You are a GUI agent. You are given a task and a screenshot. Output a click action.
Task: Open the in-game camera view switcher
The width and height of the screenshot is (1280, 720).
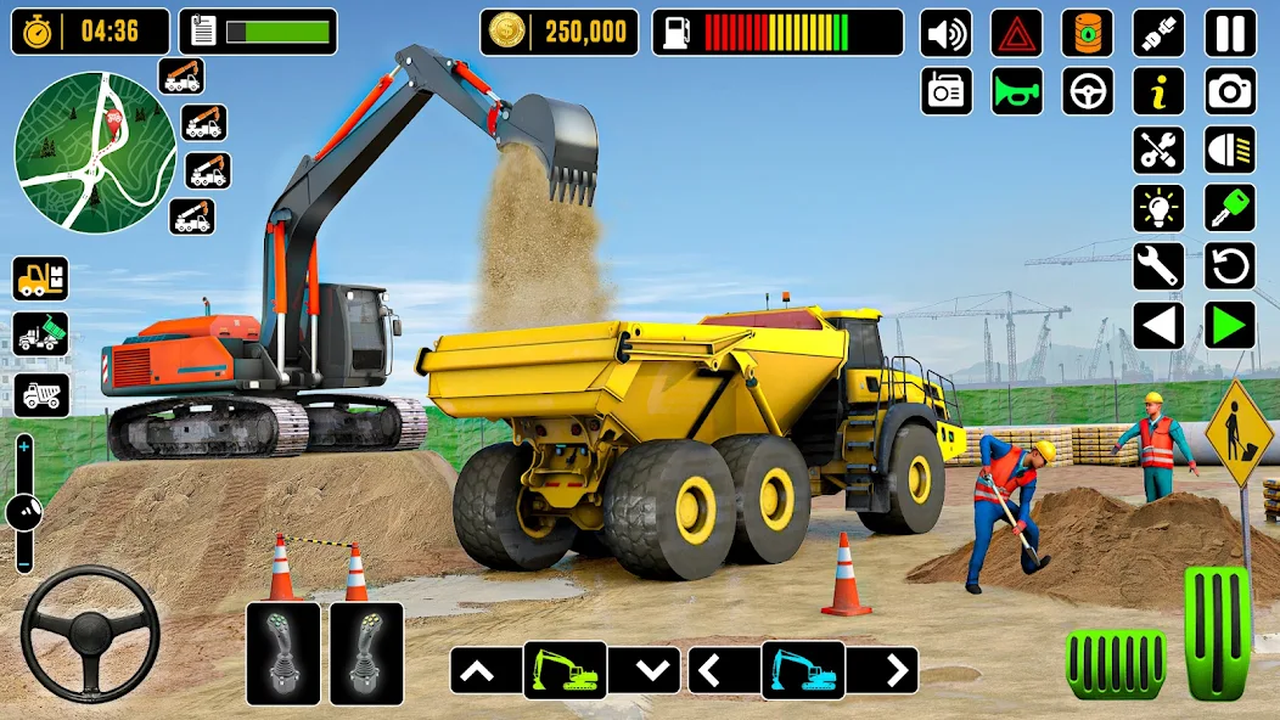point(1228,92)
